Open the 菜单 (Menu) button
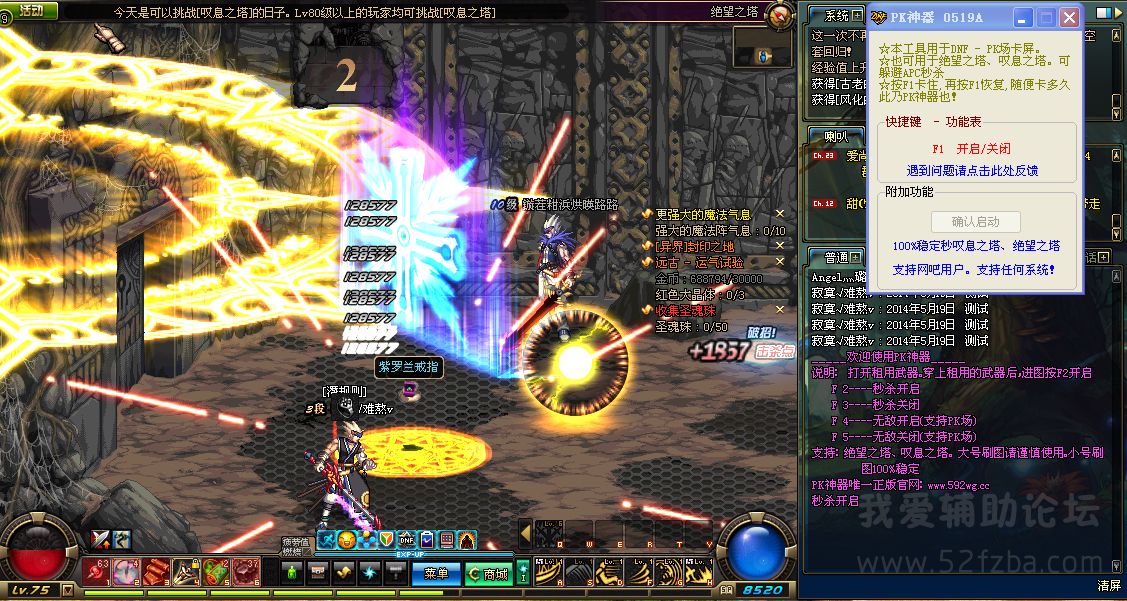 pos(435,573)
